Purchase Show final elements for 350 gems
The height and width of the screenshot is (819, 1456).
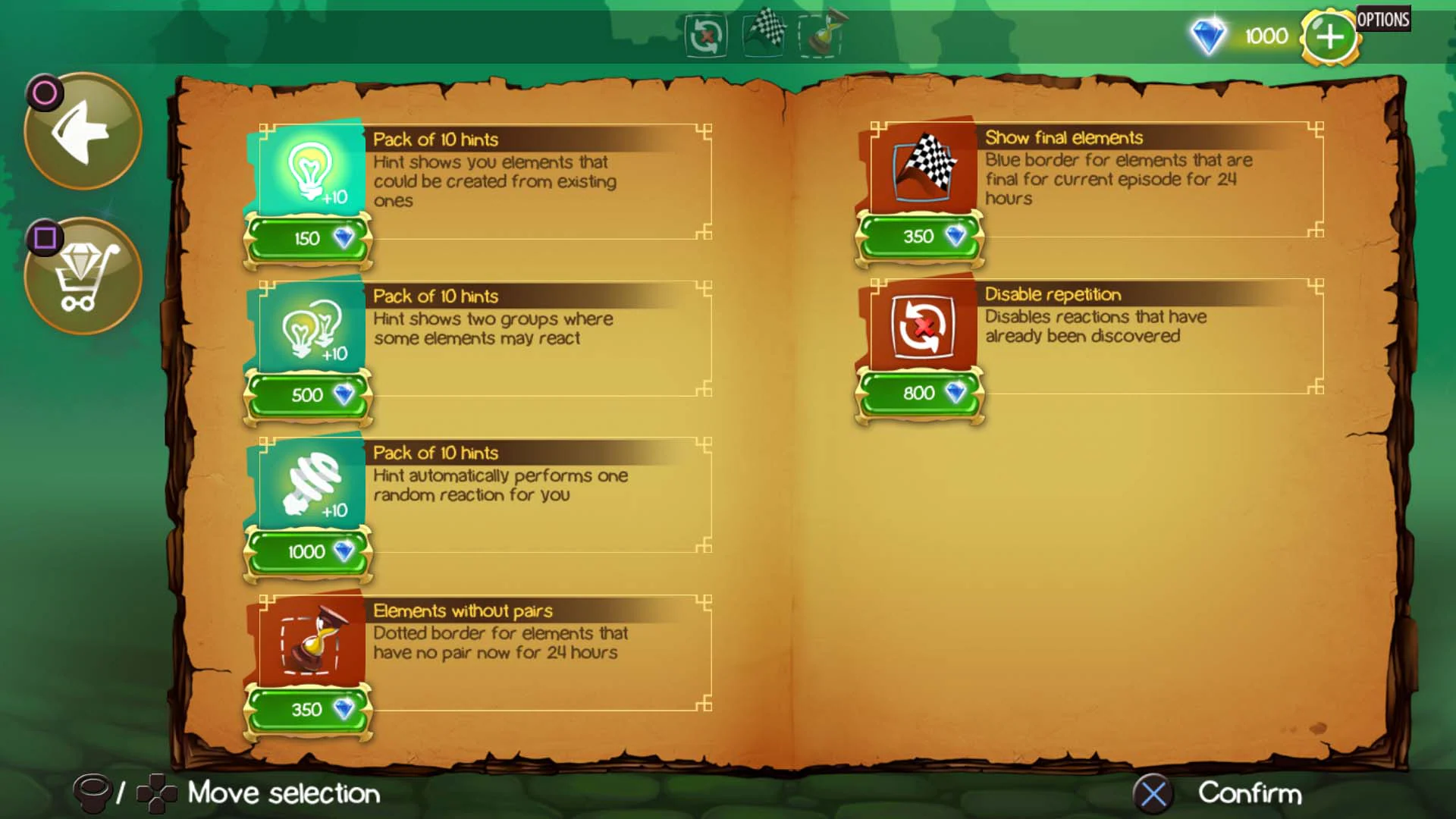click(920, 236)
